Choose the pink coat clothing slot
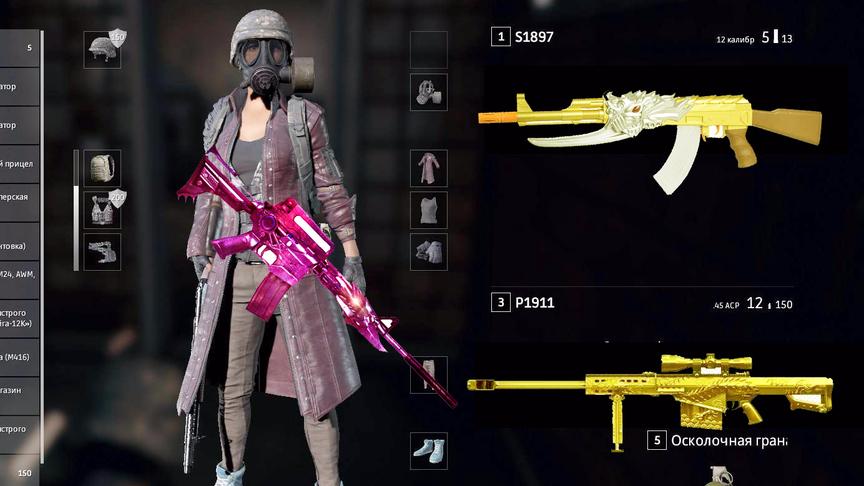Image resolution: width=864 pixels, height=486 pixels. tap(429, 168)
